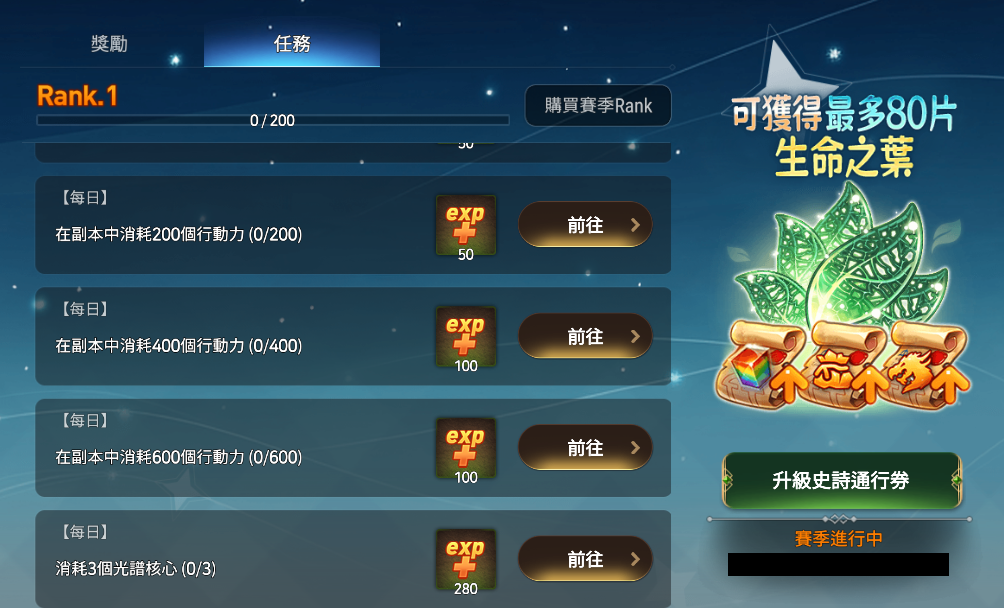
Task: Inspect the 280 exp reward icon
Action: point(465,558)
